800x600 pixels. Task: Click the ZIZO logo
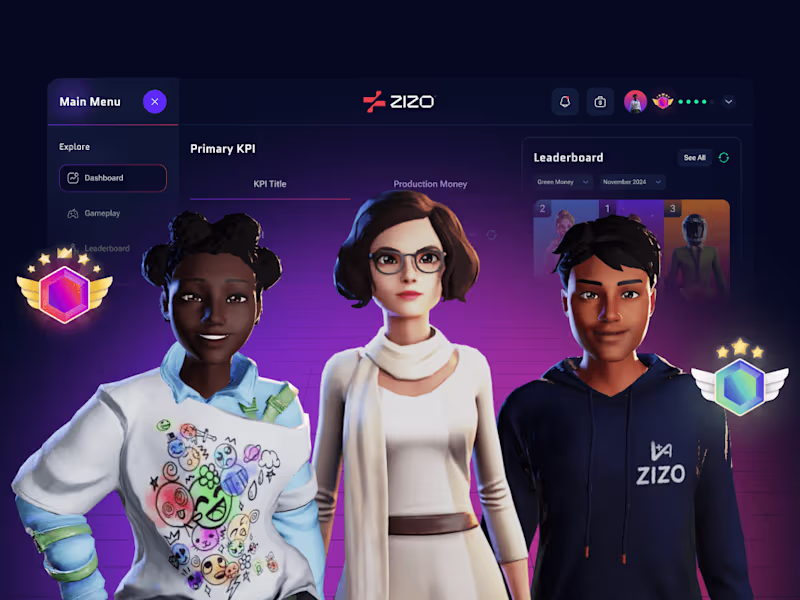tap(399, 101)
